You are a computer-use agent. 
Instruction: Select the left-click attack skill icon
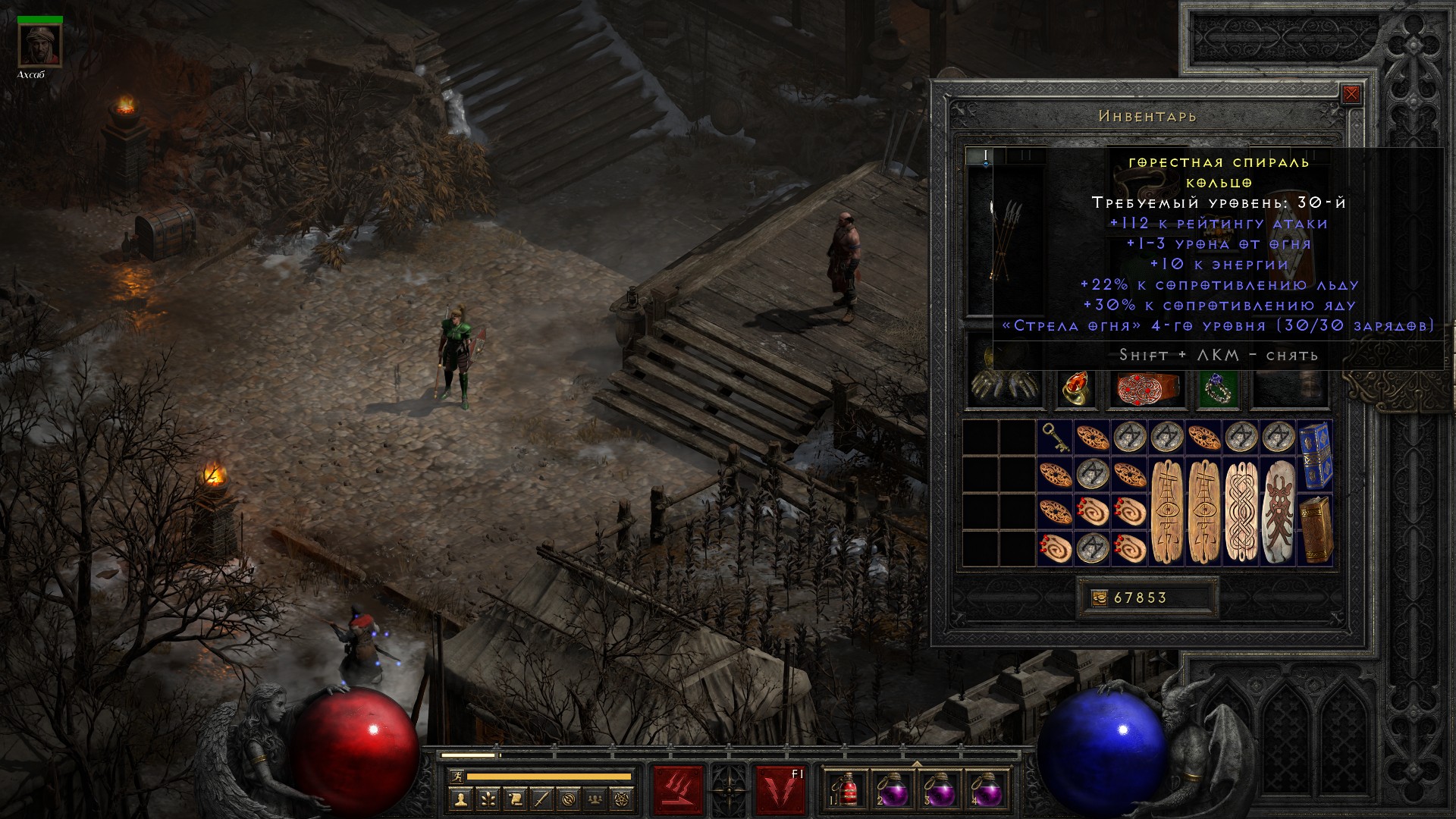[678, 790]
